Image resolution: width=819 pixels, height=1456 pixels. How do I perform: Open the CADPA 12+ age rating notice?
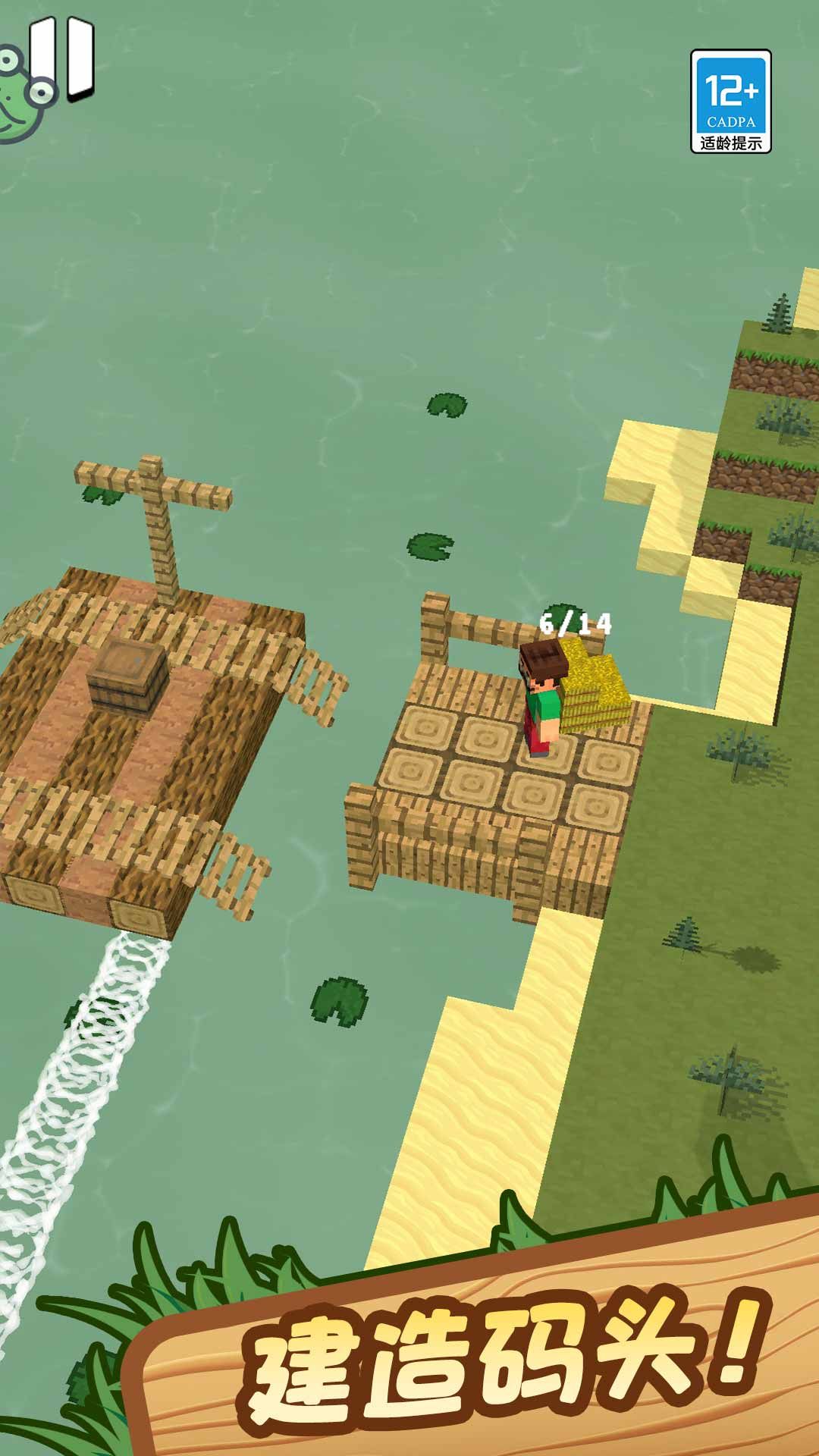pos(730,102)
